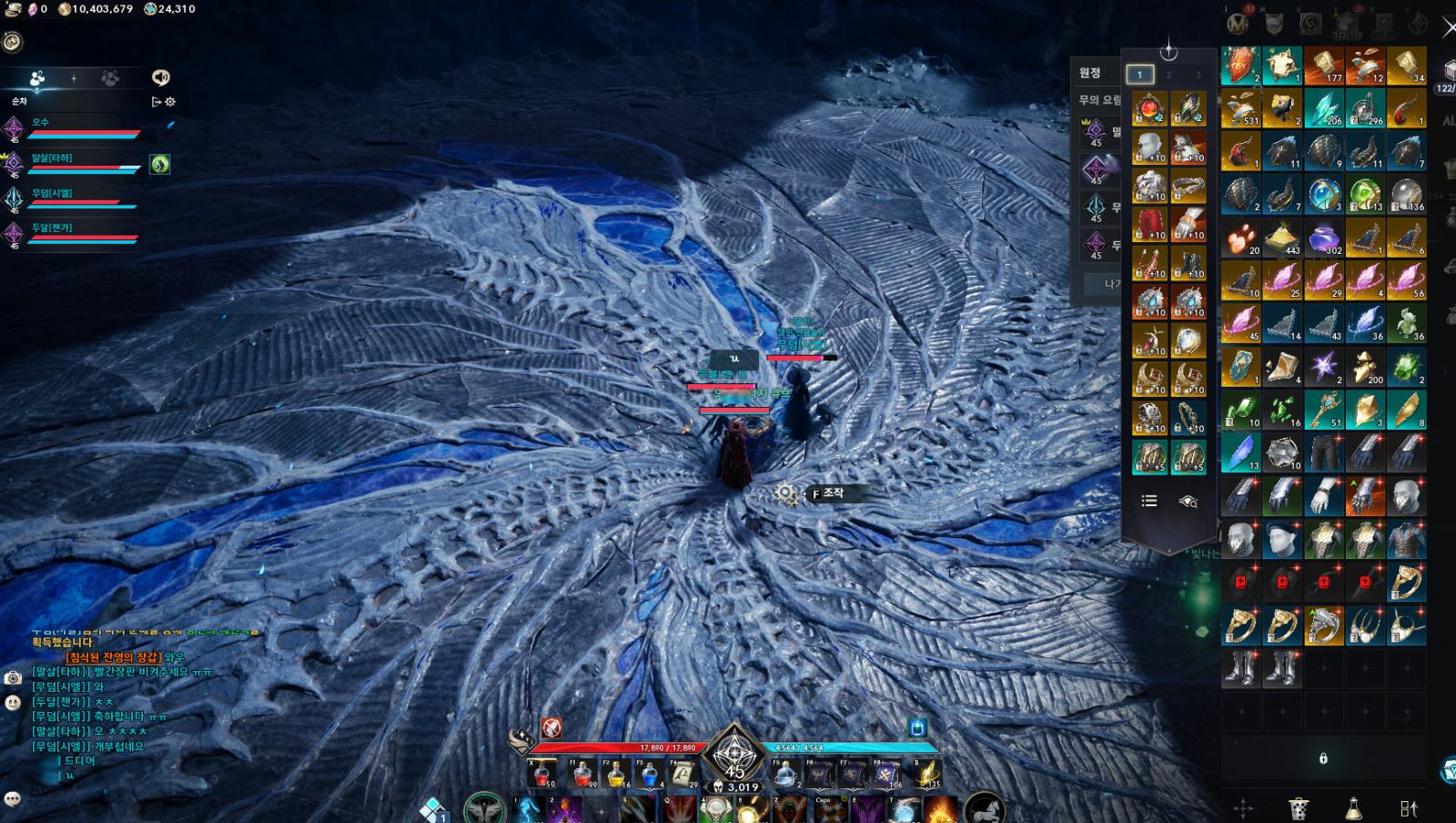The image size is (1456, 823).
Task: Open the equipment list view
Action: pyautogui.click(x=1149, y=501)
